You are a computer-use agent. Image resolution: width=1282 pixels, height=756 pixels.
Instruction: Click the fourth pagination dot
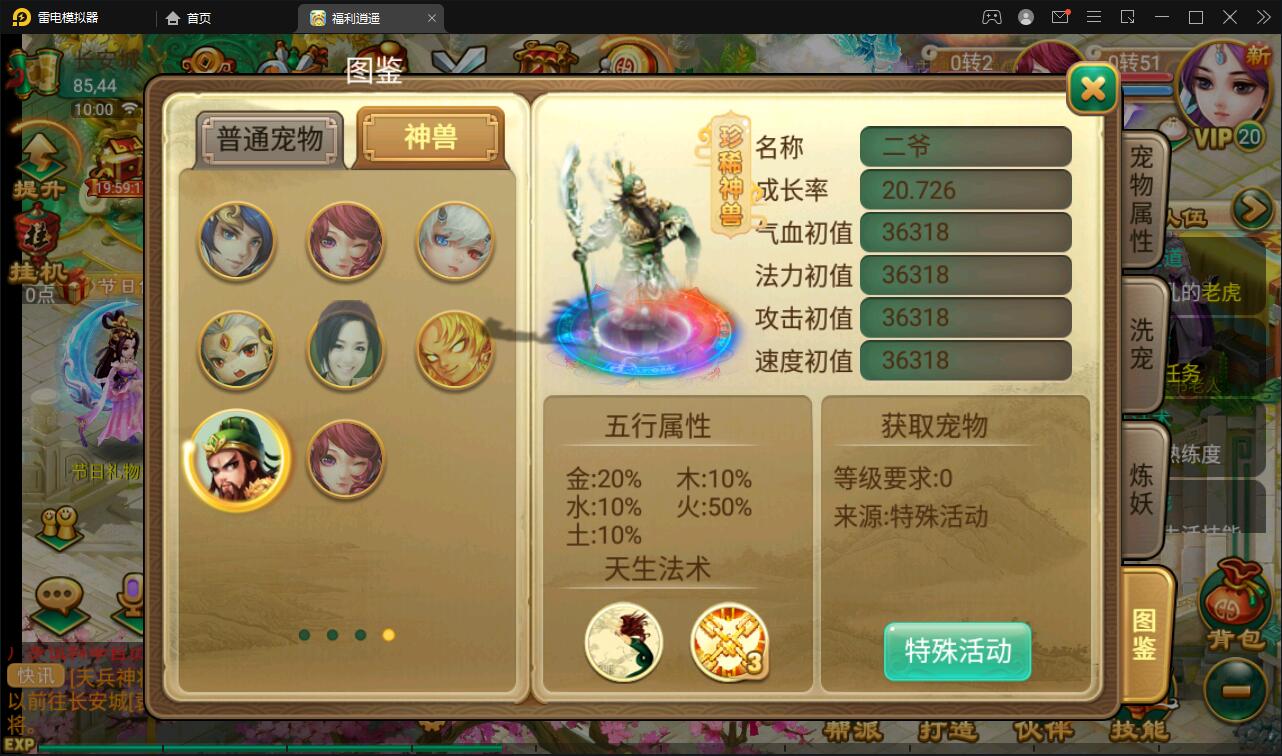[388, 635]
